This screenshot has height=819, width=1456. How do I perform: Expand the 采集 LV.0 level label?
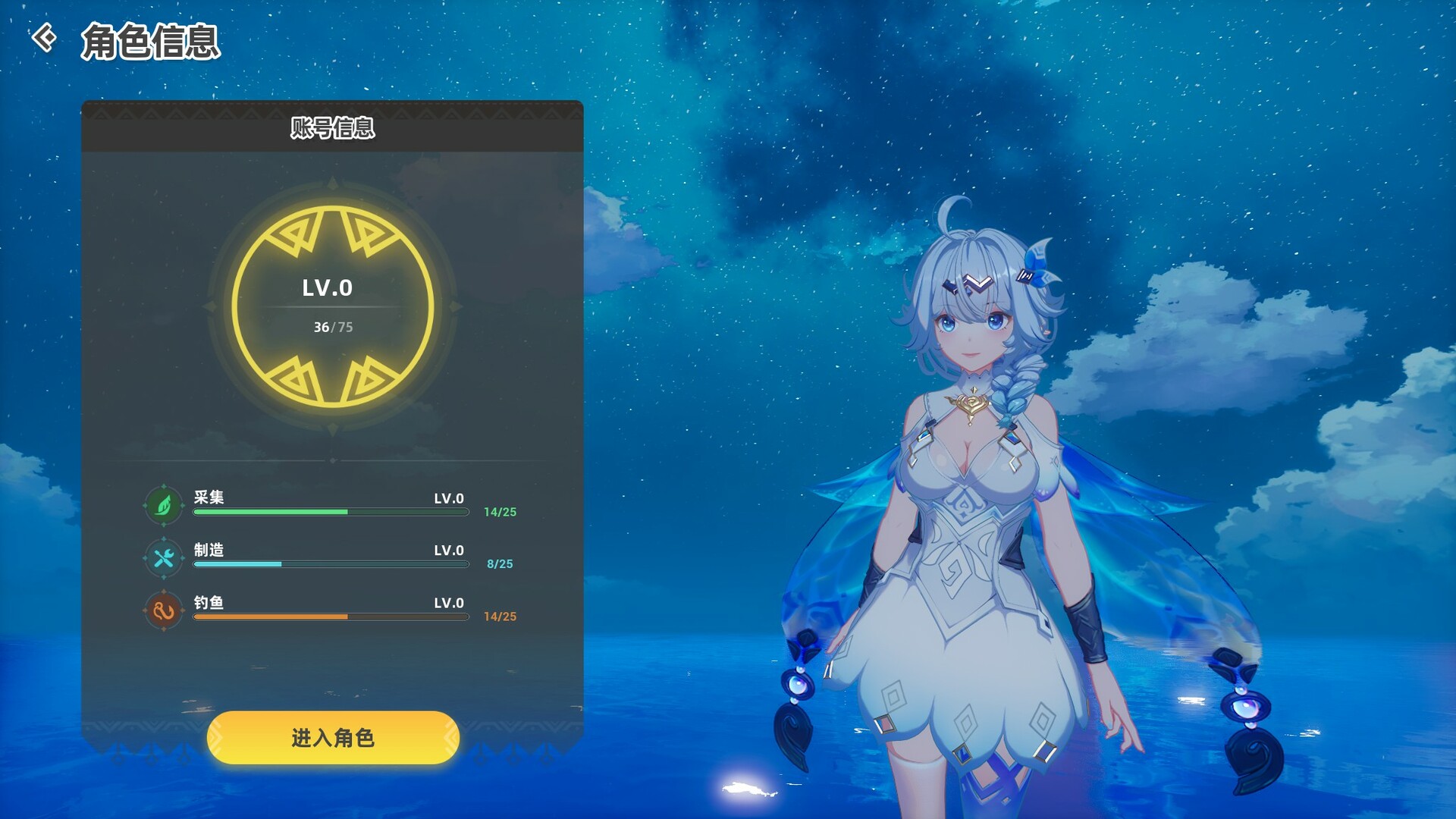[x=448, y=497]
